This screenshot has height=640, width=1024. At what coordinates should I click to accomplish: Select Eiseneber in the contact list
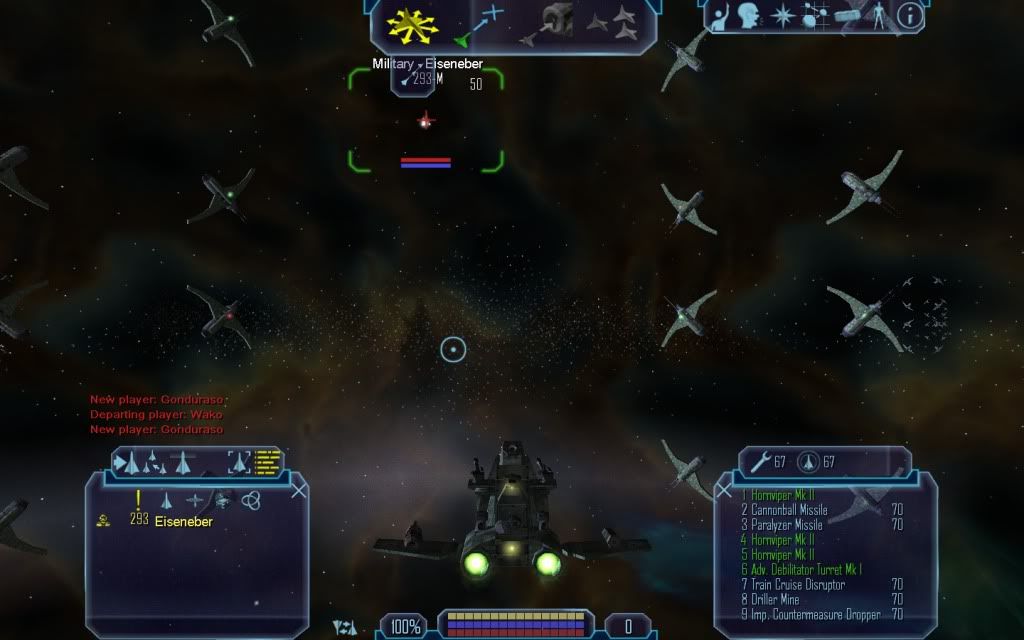tap(183, 521)
